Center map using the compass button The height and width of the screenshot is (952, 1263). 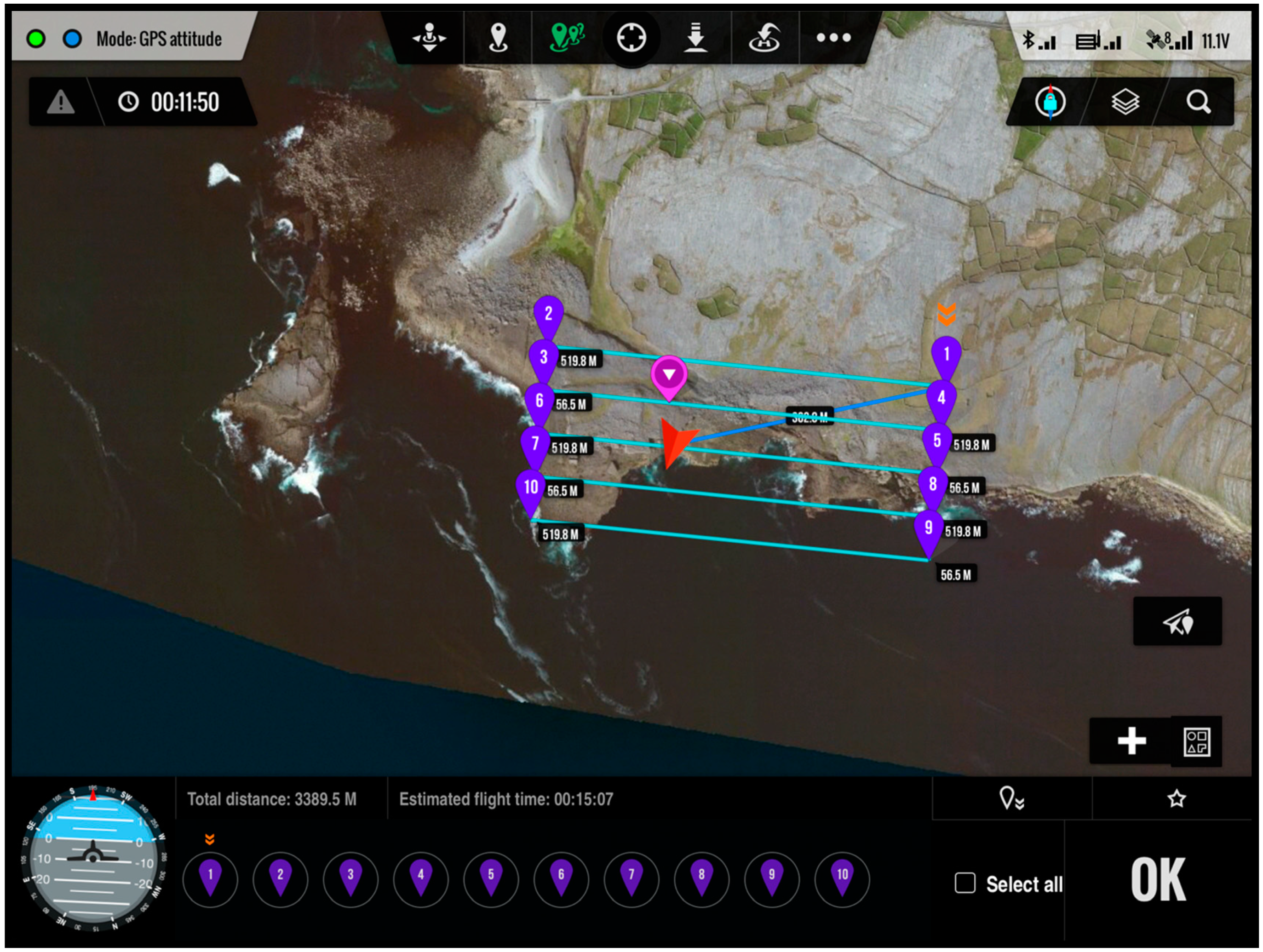pos(1050,102)
